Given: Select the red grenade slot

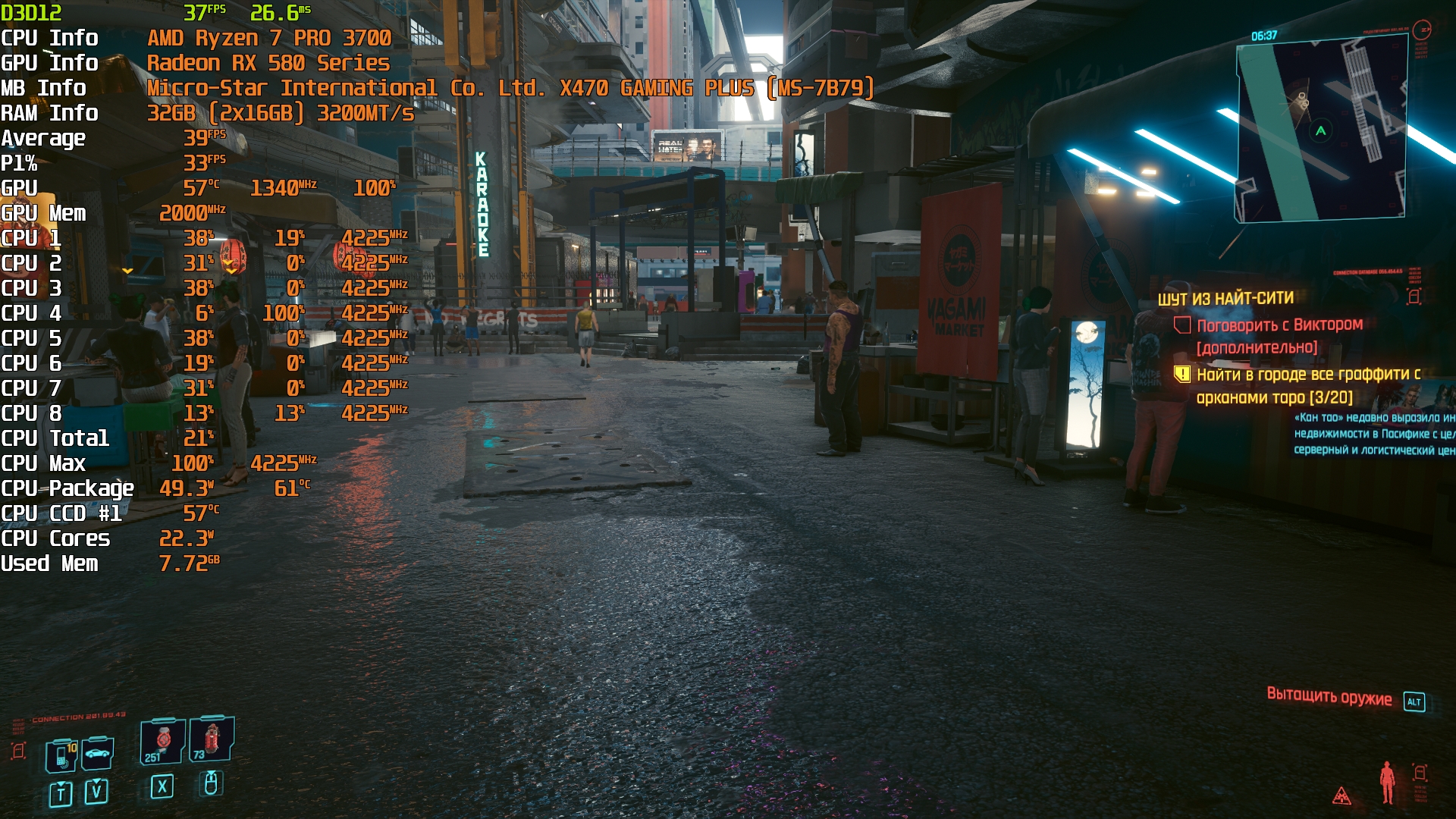Looking at the screenshot, I should coord(212,738).
